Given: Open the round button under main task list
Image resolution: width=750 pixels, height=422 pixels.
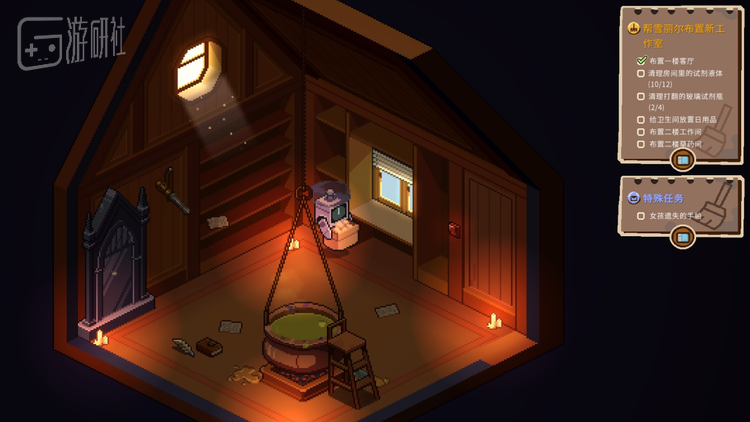Looking at the screenshot, I should pyautogui.click(x=683, y=160).
